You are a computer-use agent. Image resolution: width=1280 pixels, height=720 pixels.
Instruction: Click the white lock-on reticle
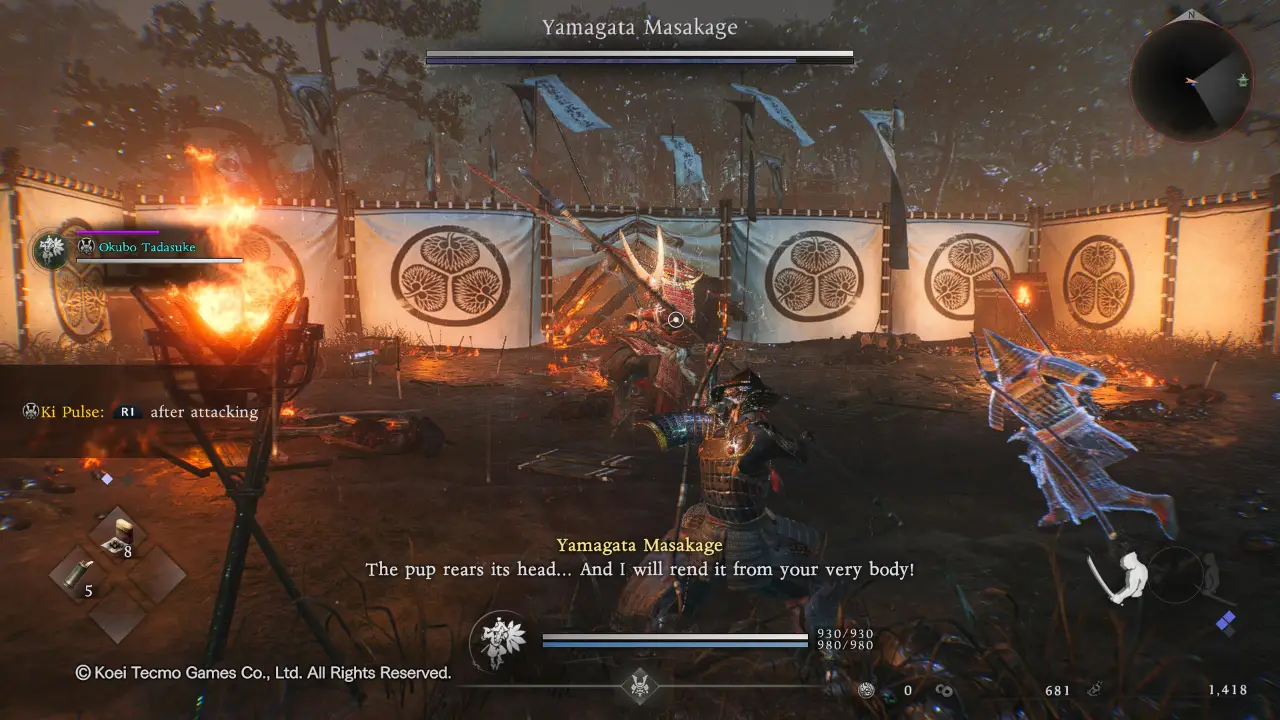coord(676,320)
